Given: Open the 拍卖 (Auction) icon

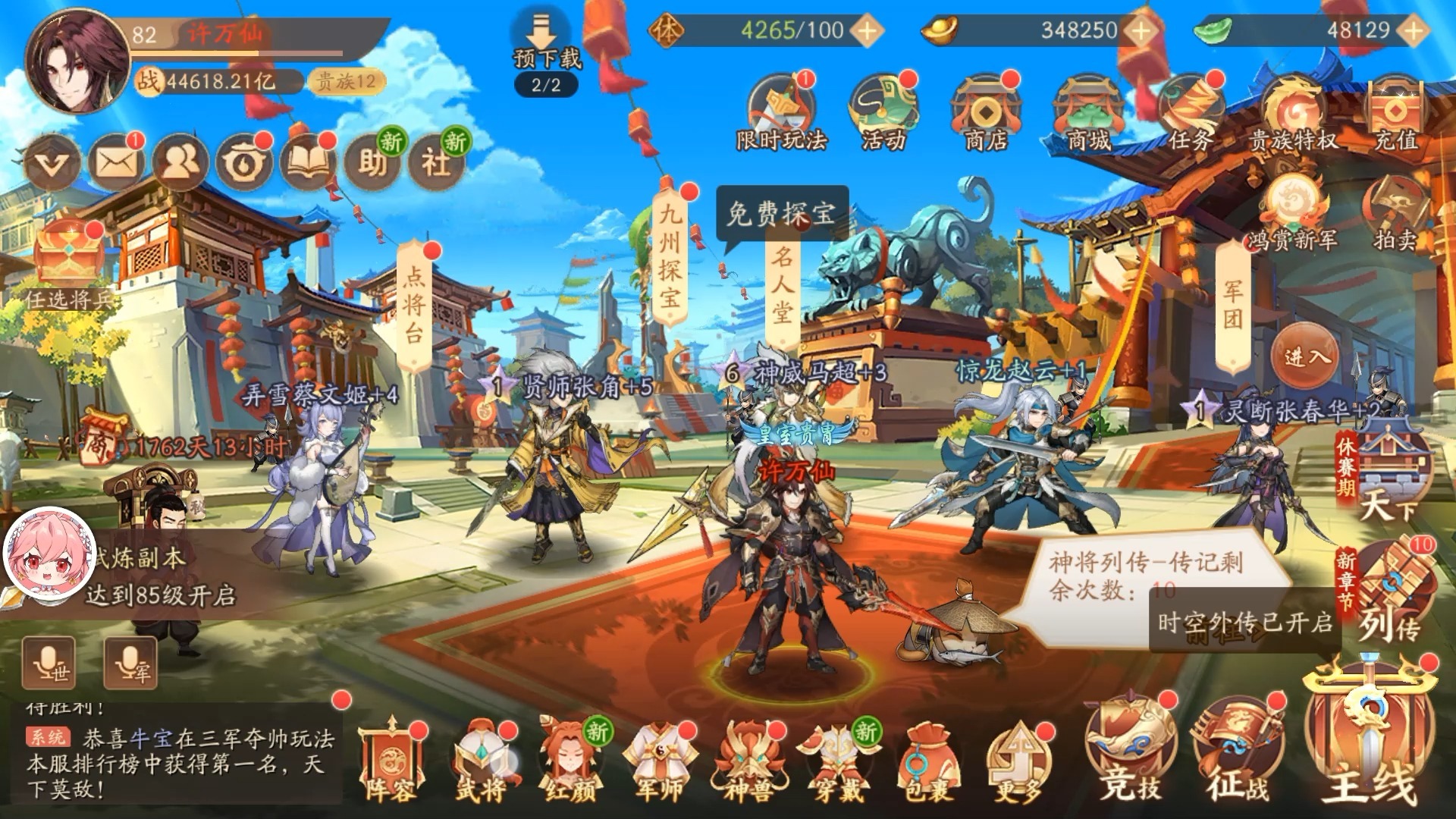Looking at the screenshot, I should 1395,201.
